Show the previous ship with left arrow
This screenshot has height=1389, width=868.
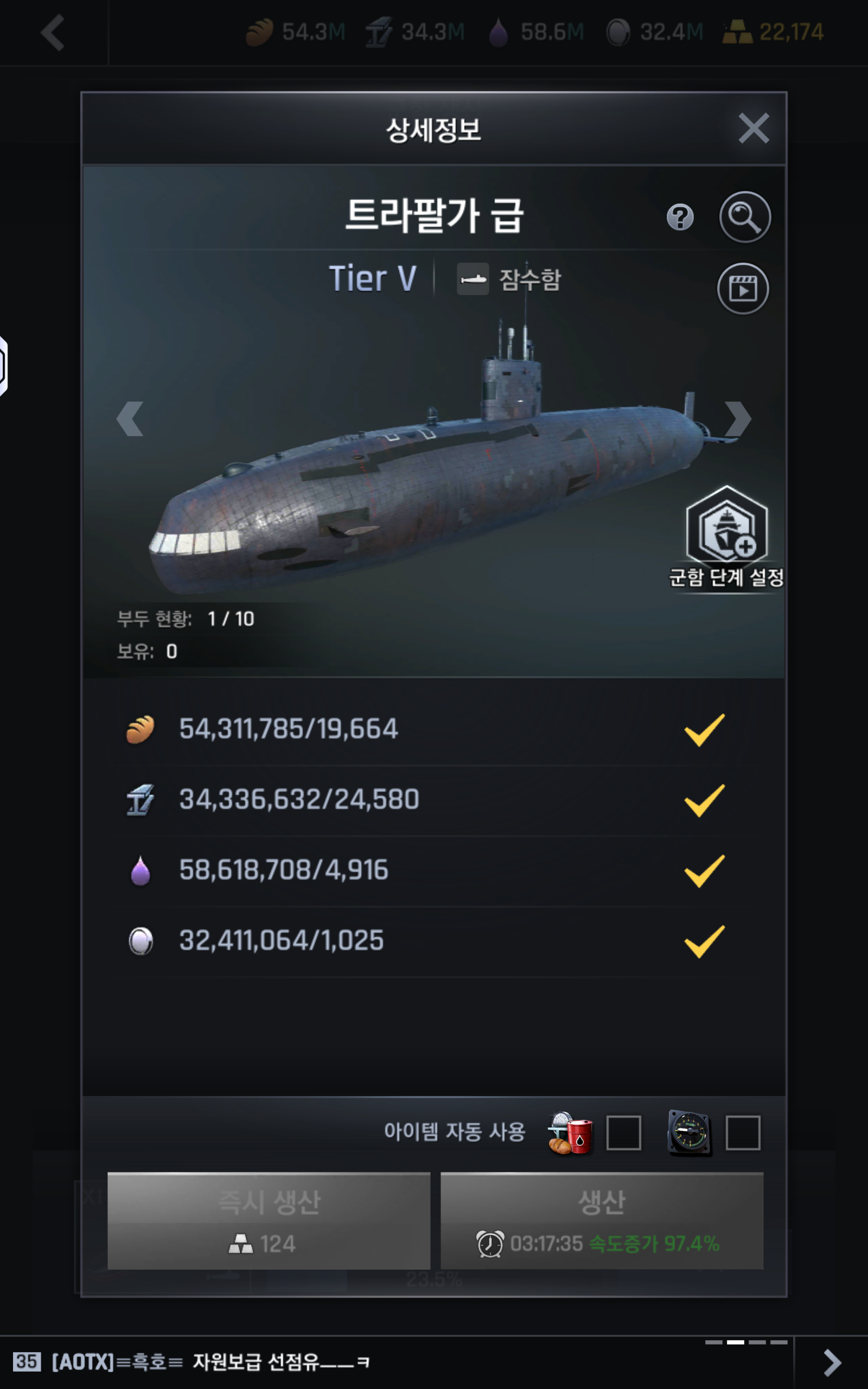pyautogui.click(x=130, y=419)
